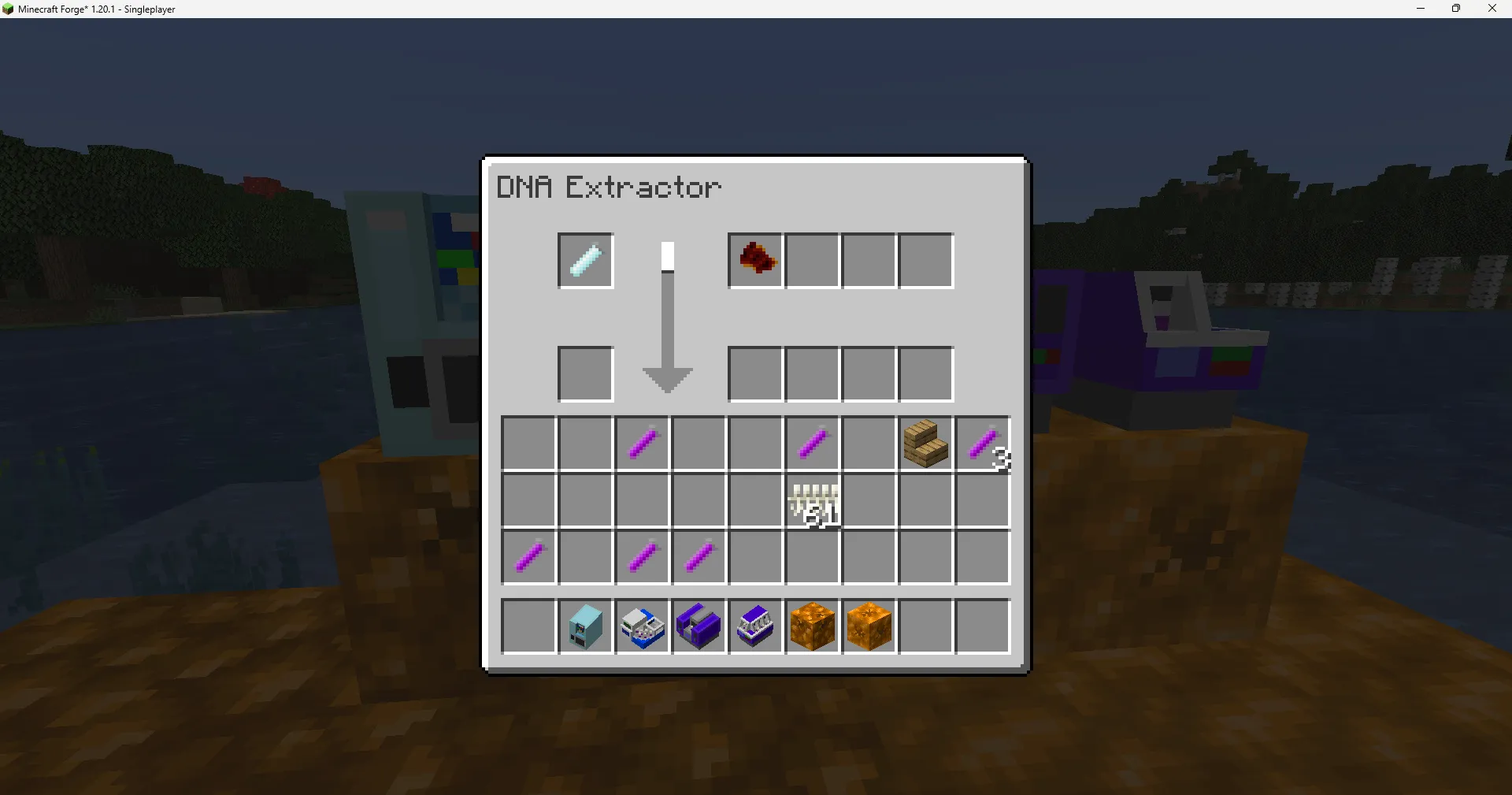Viewport: 1512px width, 795px height.
Task: Click the DNA Extractor title text
Action: (x=608, y=187)
